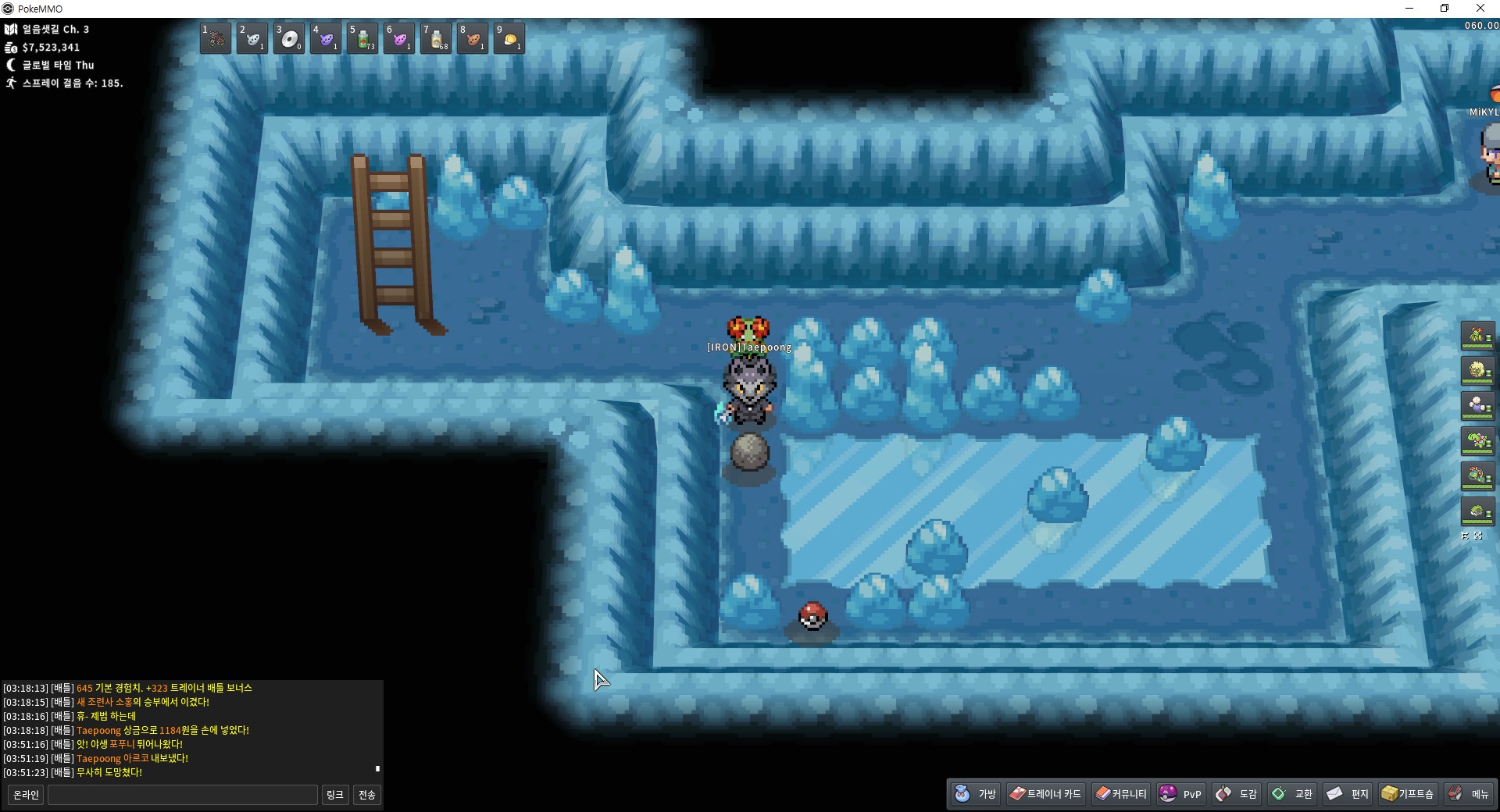Use the bicycle in hotbar slot 1

click(x=216, y=38)
